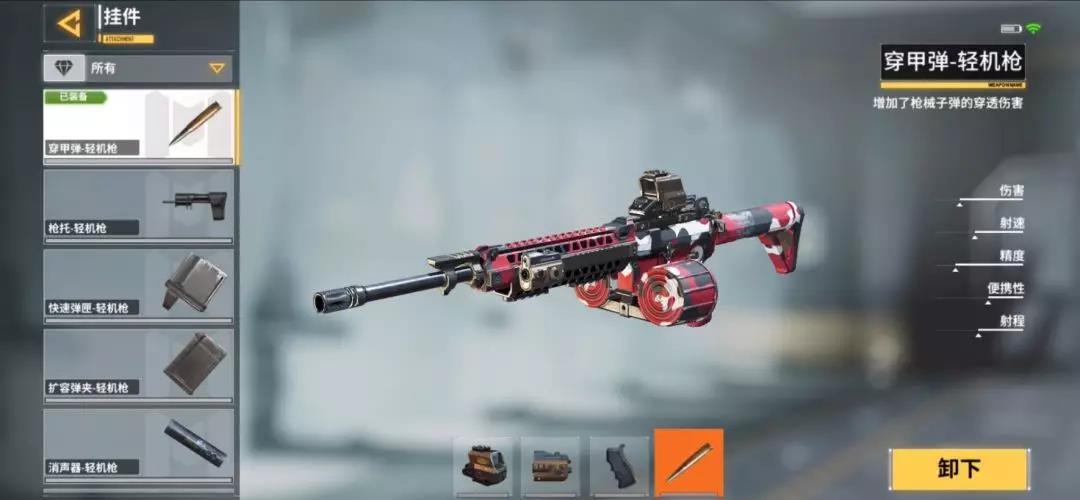Pick the 扩容弹夹-轻机枪 extended magazine
The height and width of the screenshot is (500, 1080).
point(139,365)
